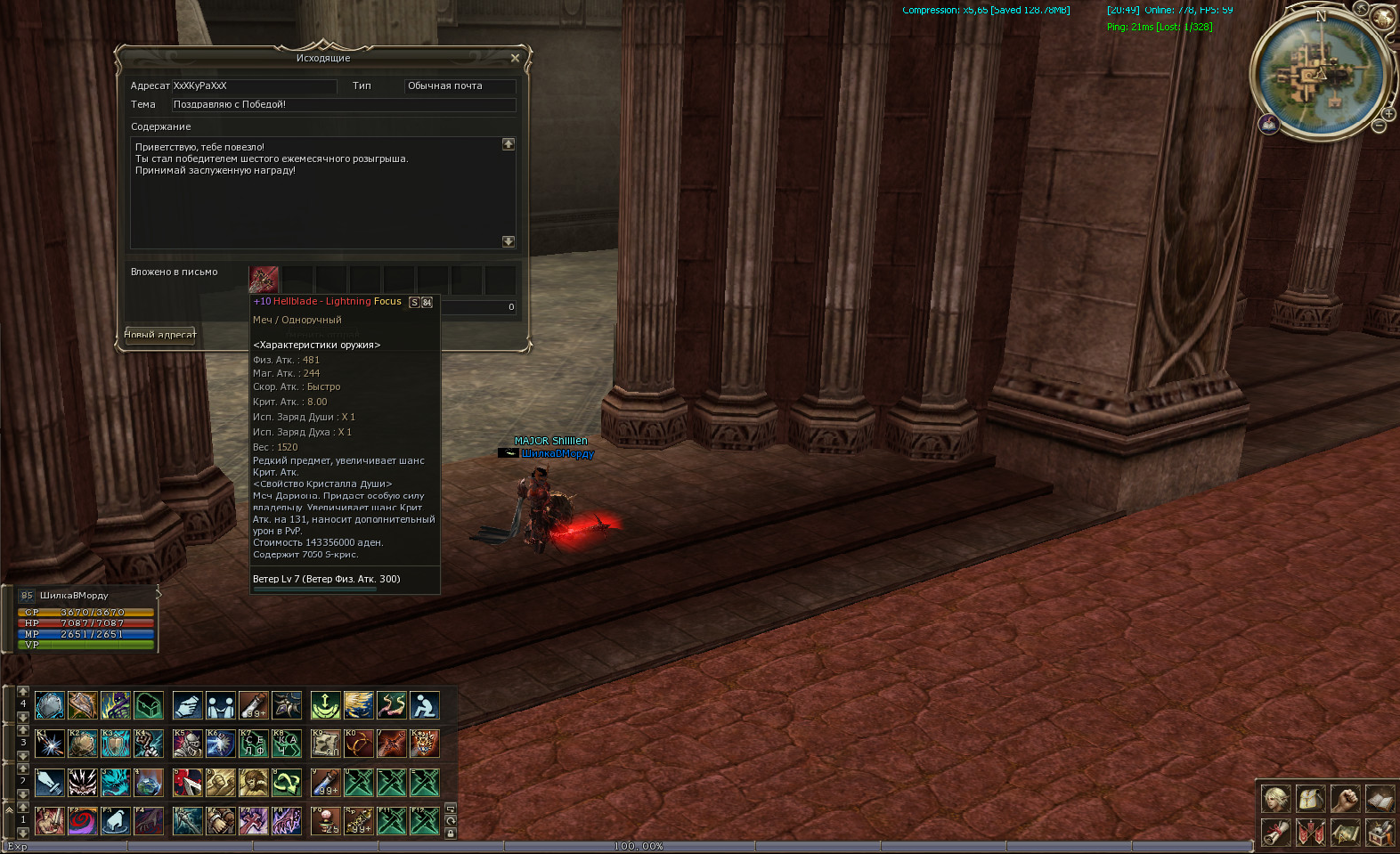1400x854 pixels.
Task: Toggle the hotbar lock padlock button
Action: coord(451,834)
